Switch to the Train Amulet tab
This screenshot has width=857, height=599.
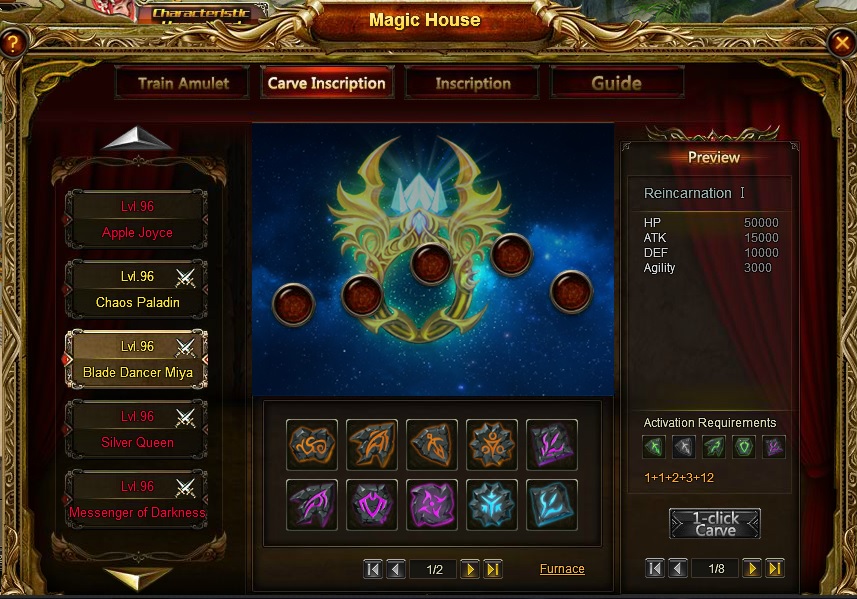tap(183, 83)
